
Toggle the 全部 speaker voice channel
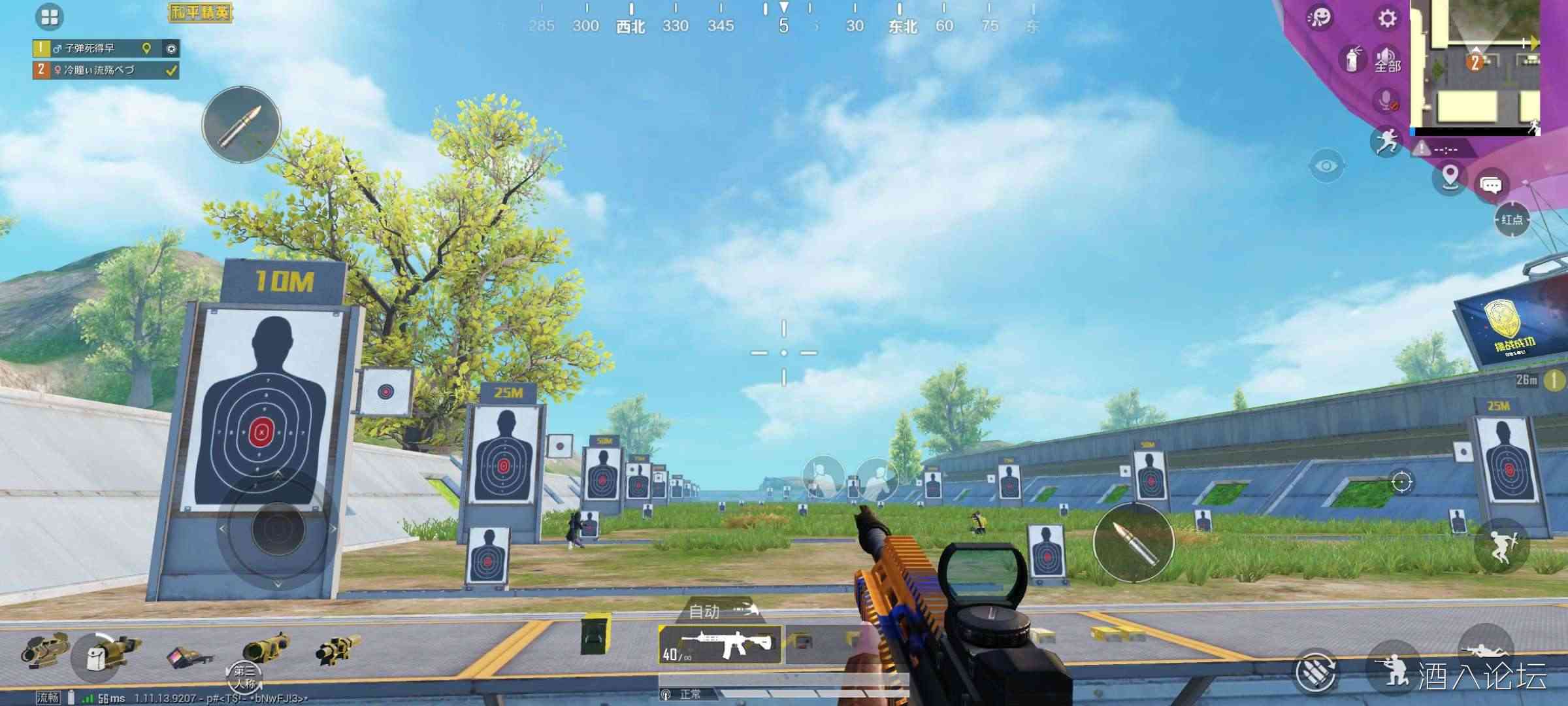(x=1387, y=60)
